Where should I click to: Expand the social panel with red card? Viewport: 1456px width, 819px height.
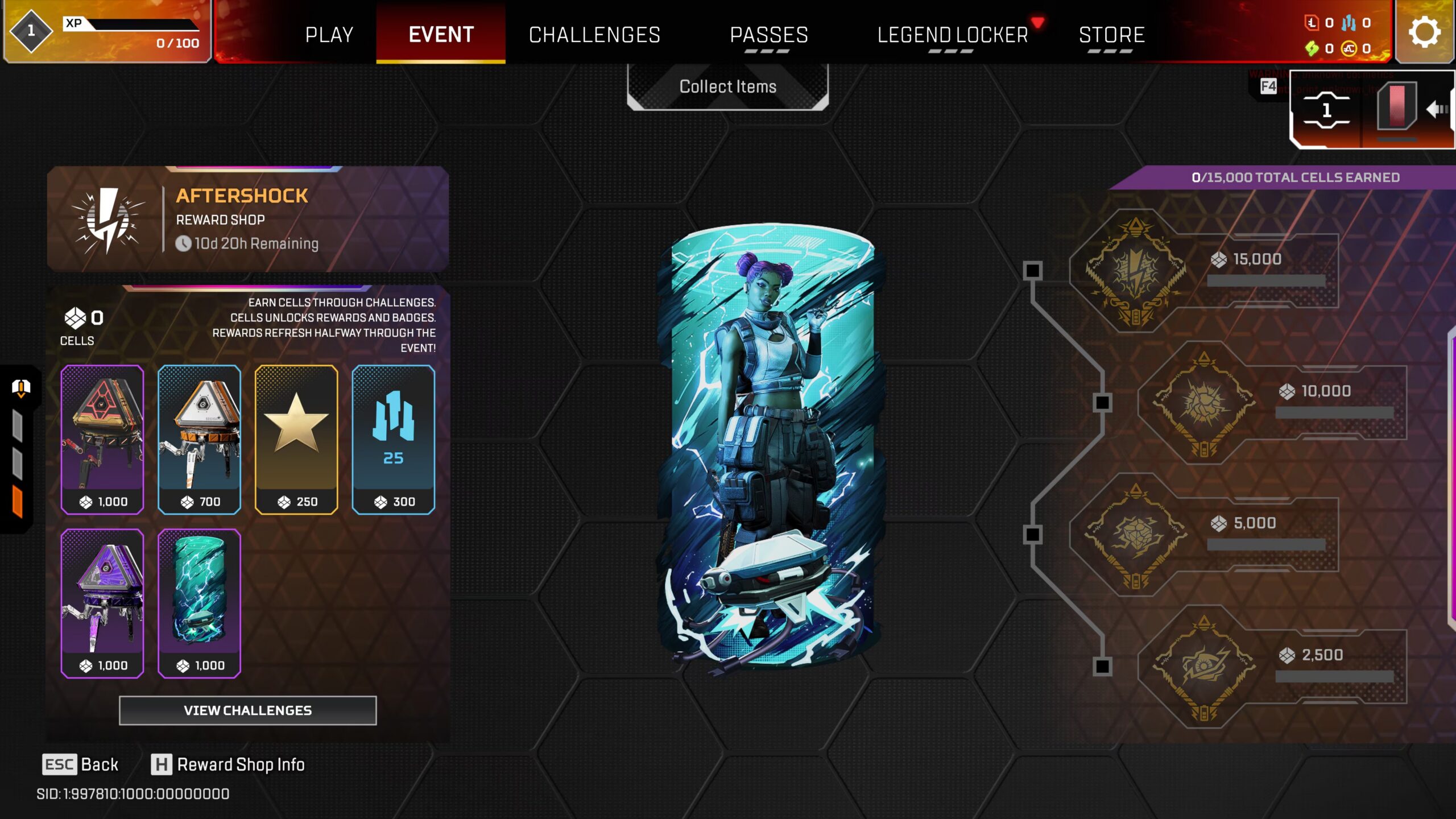(x=1397, y=109)
